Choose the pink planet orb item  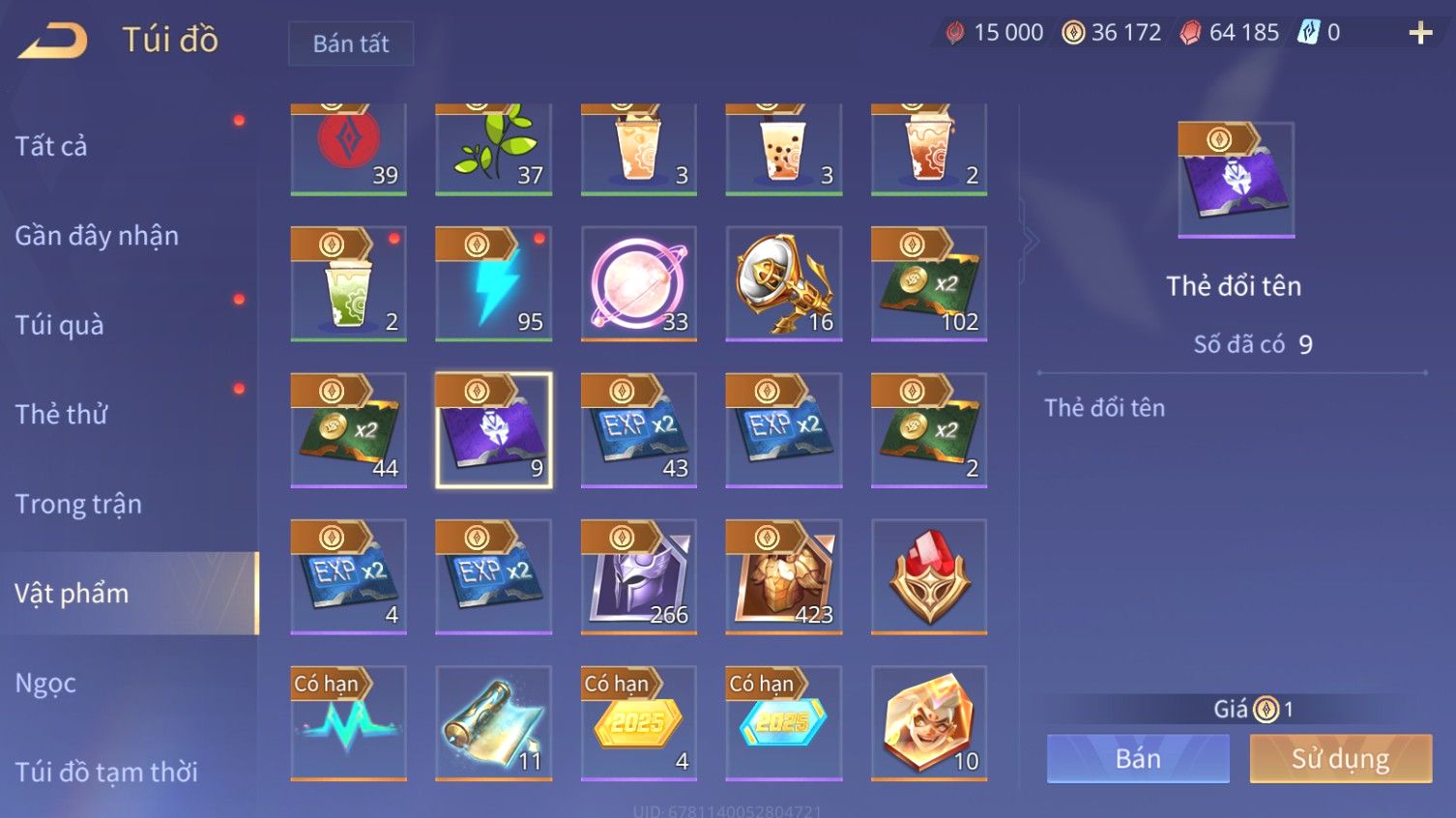pyautogui.click(x=639, y=283)
